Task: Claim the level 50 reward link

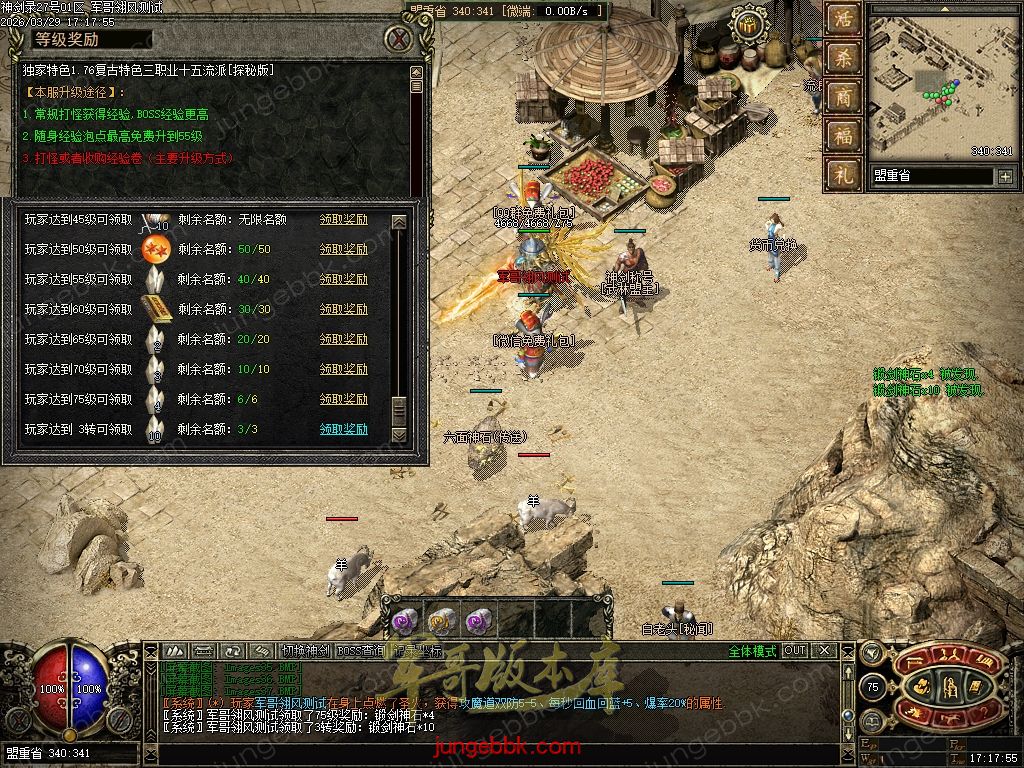Action: click(343, 250)
